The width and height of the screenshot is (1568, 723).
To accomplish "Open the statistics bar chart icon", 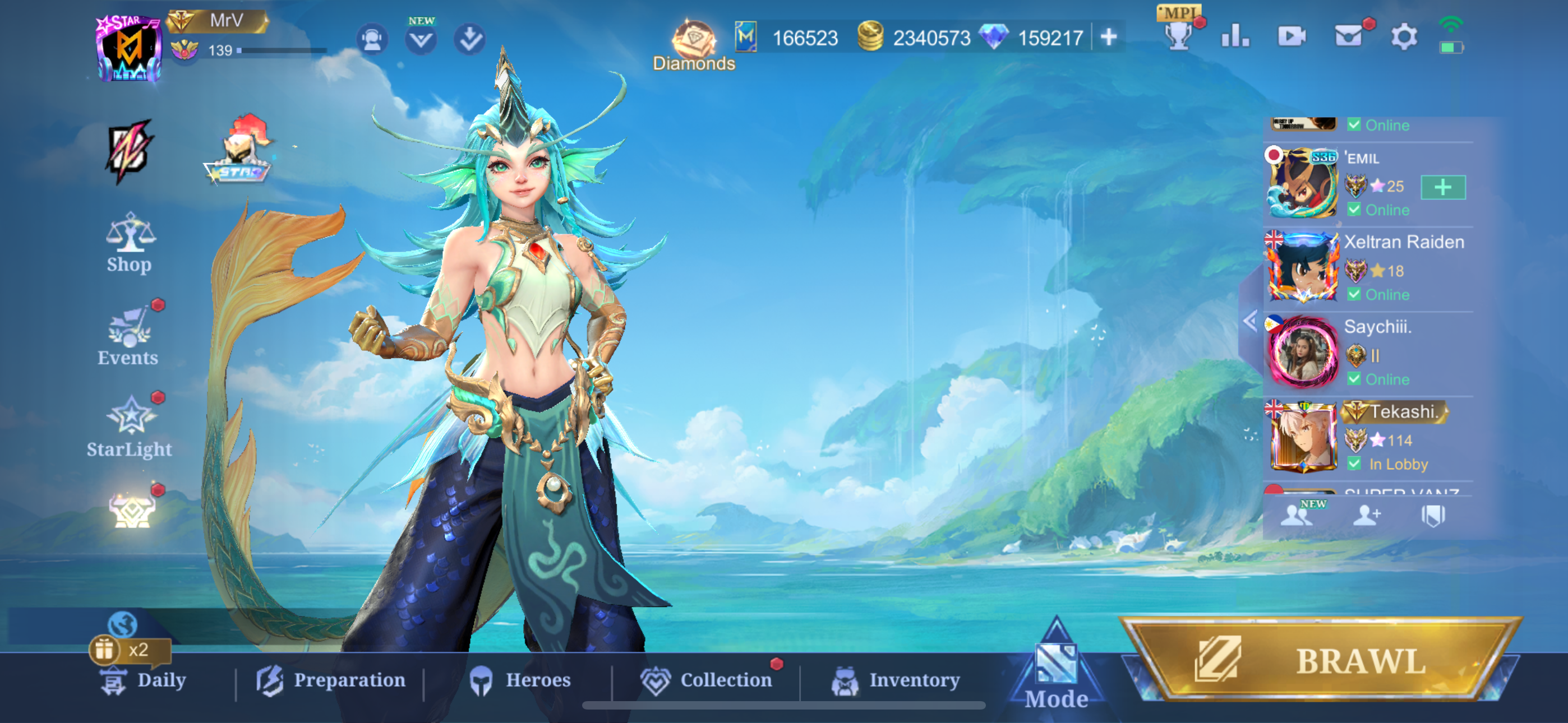I will tap(1235, 38).
